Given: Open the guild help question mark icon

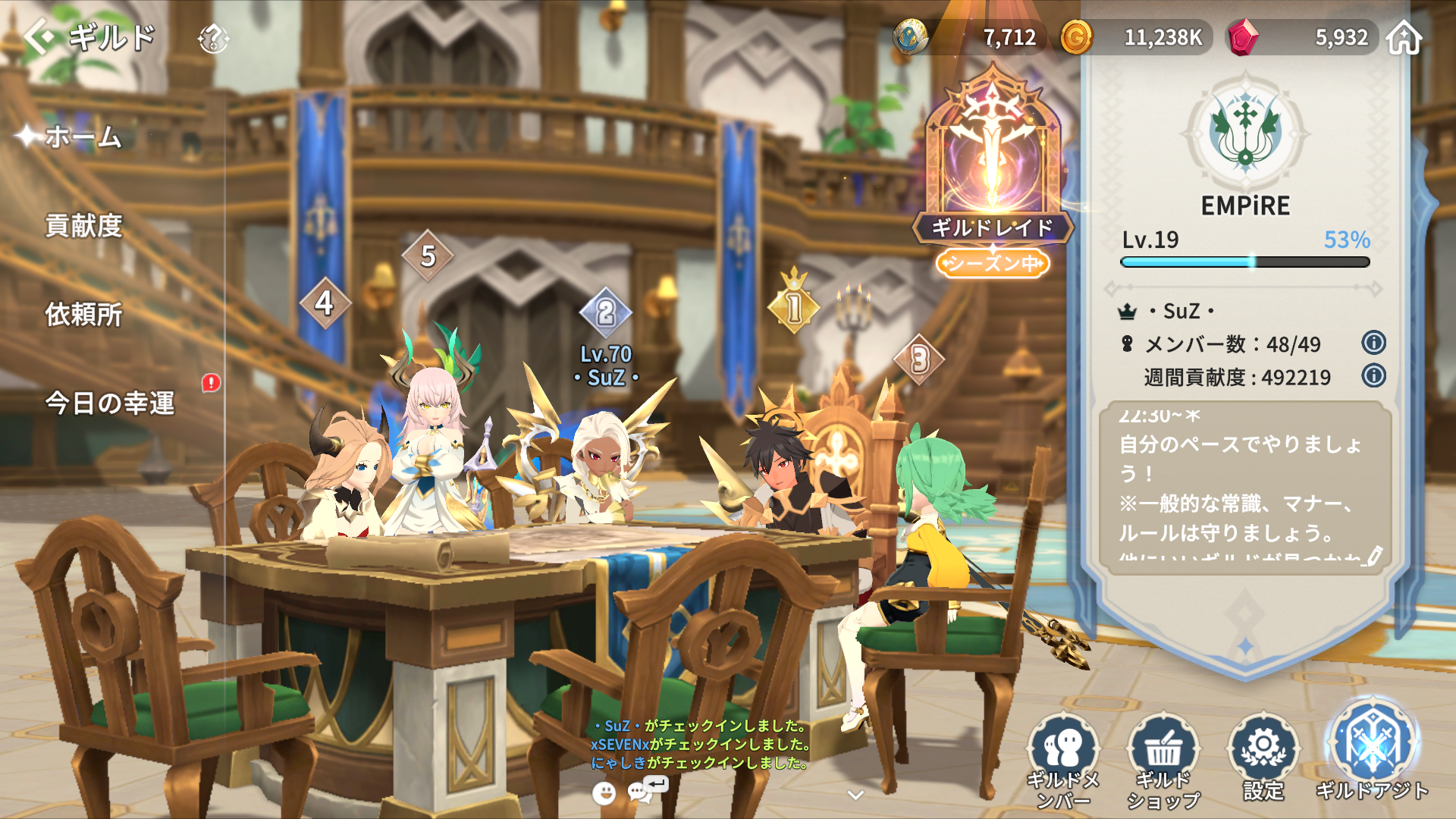Looking at the screenshot, I should pyautogui.click(x=213, y=38).
